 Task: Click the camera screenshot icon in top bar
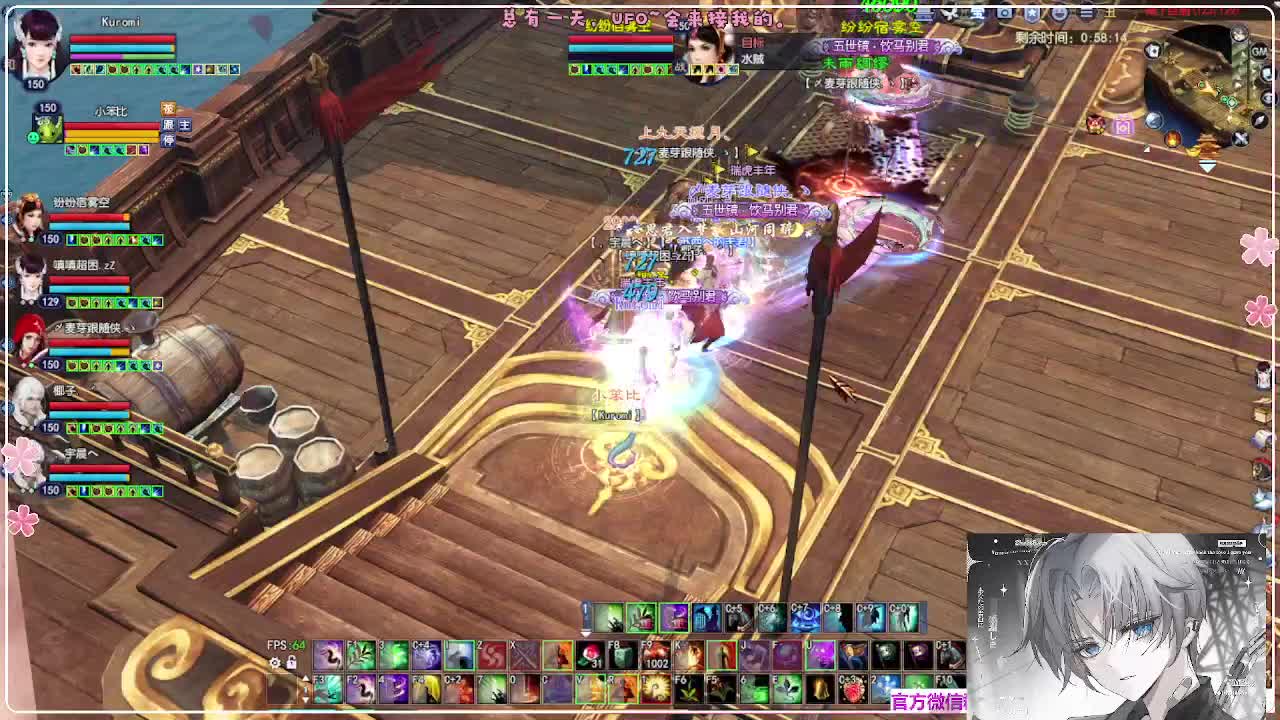(x=1004, y=12)
